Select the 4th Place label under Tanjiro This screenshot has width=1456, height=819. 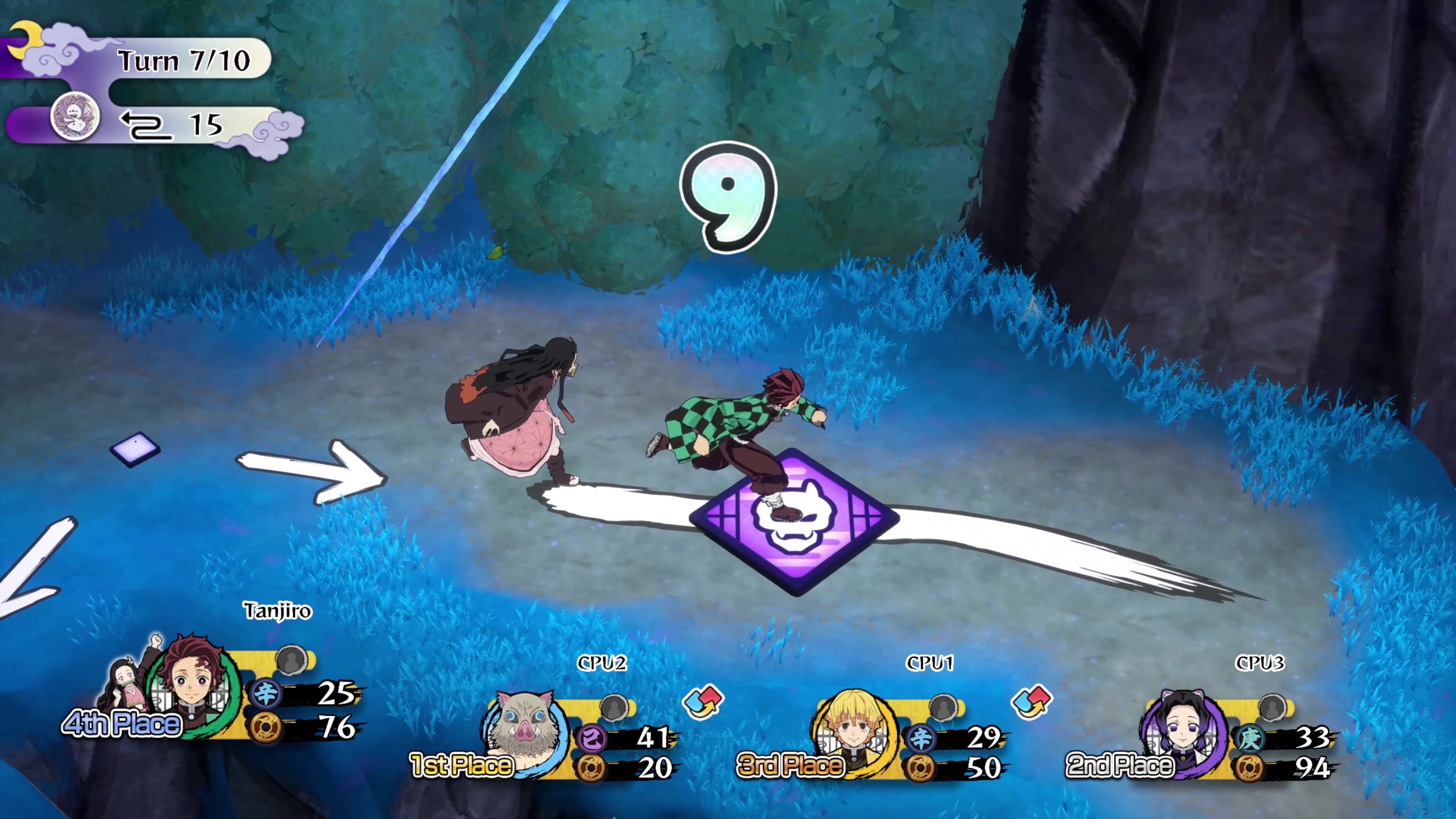coord(121,723)
